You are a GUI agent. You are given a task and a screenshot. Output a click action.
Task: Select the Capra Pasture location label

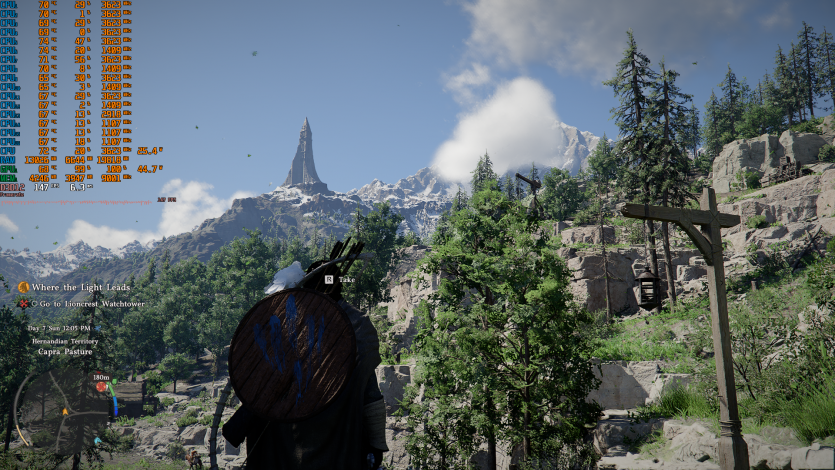[63, 351]
